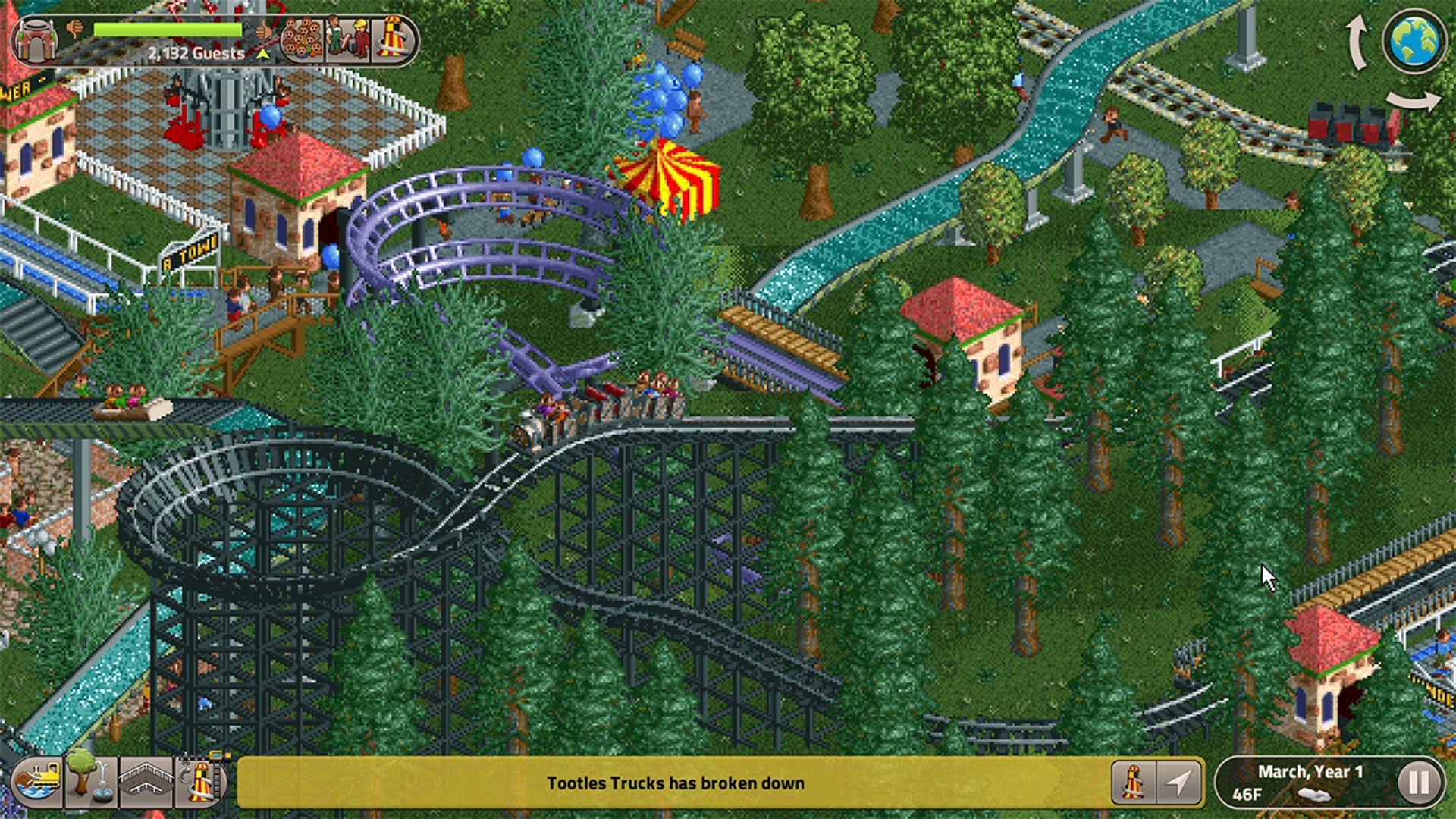Viewport: 1456px width, 819px height.
Task: Click the Tootles Trucks breakdown message
Action: [x=675, y=785]
